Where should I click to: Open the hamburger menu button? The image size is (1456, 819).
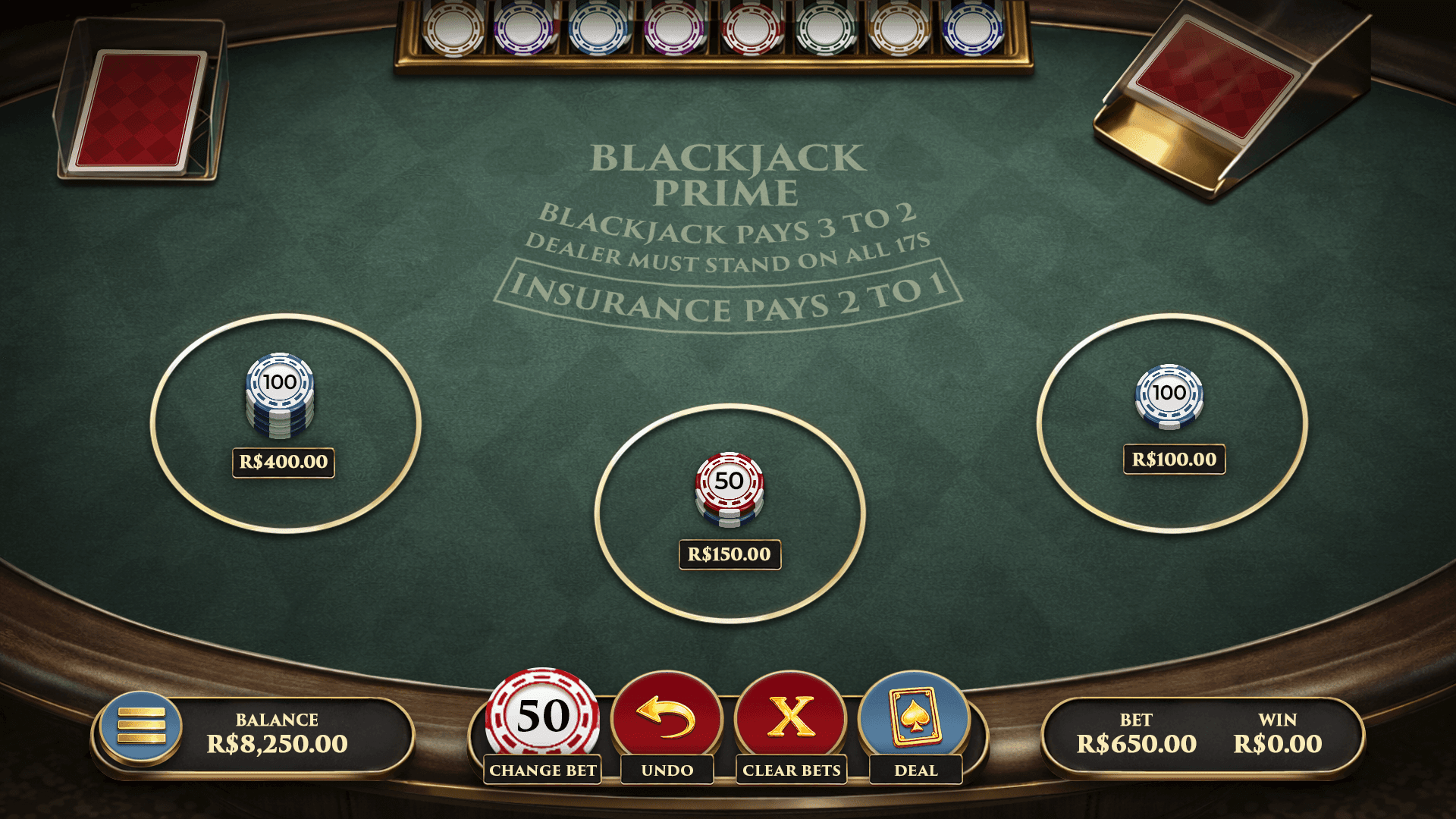point(141,726)
